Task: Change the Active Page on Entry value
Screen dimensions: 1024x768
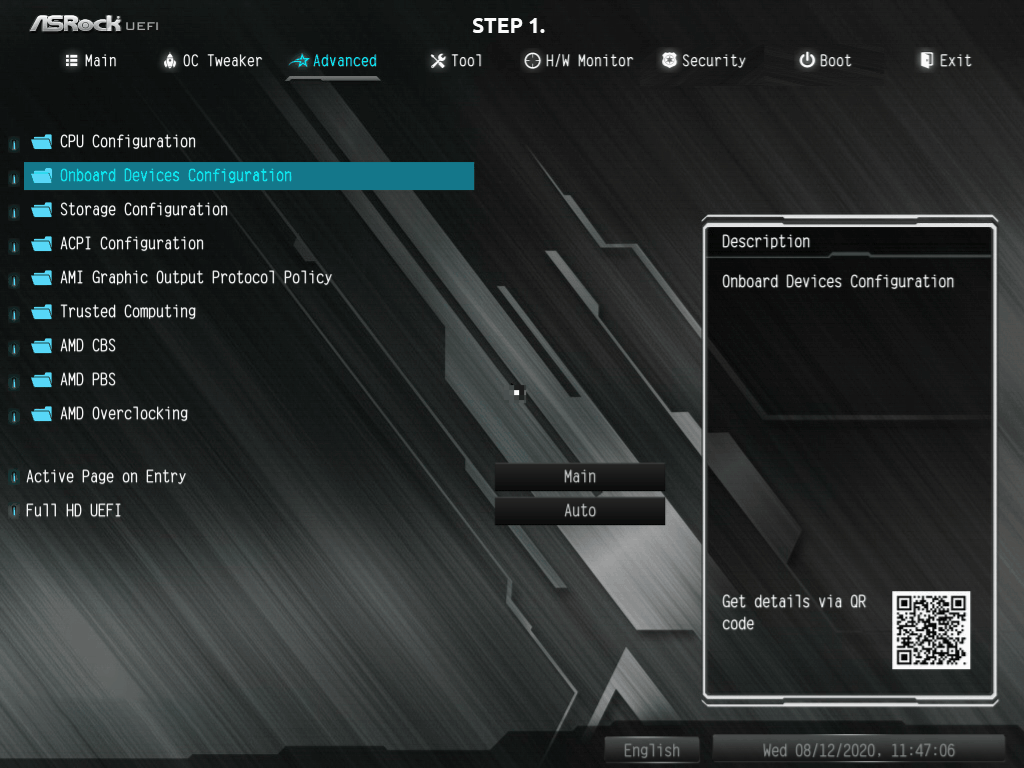Action: [x=579, y=477]
